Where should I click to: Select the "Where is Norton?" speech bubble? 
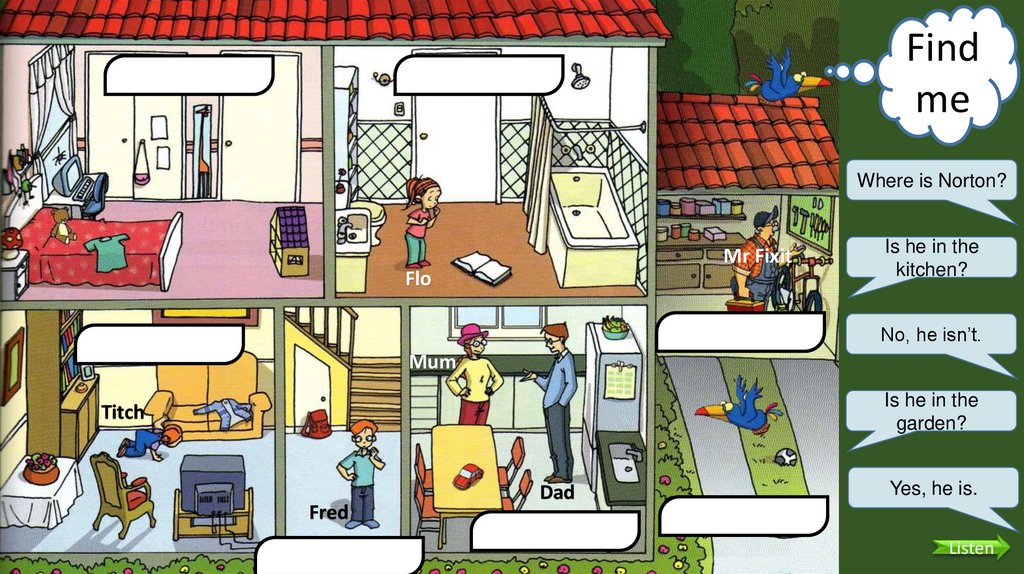pyautogui.click(x=931, y=181)
